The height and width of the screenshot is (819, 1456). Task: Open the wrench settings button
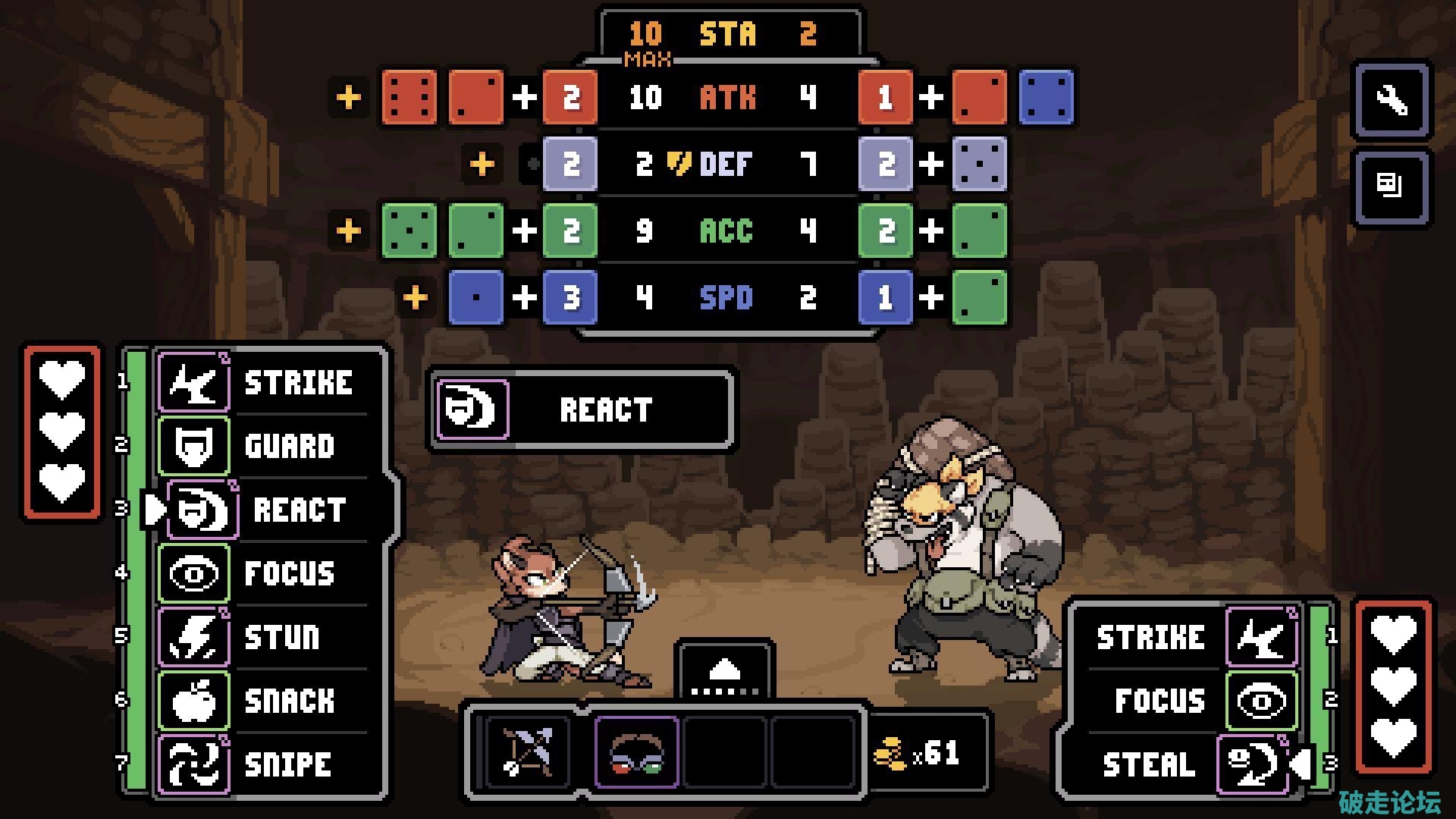point(1392,100)
